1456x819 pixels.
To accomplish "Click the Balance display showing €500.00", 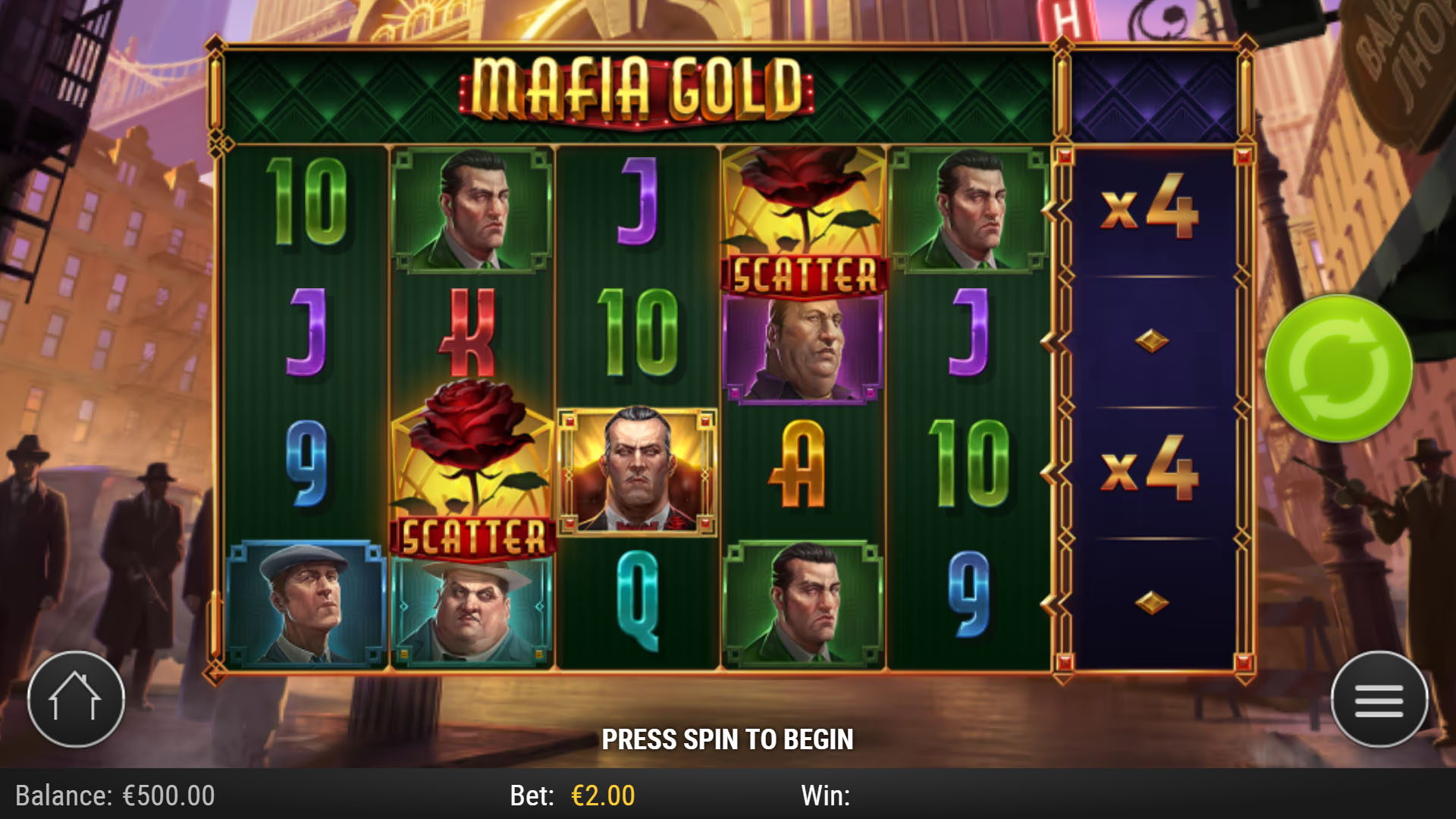I will (x=114, y=795).
